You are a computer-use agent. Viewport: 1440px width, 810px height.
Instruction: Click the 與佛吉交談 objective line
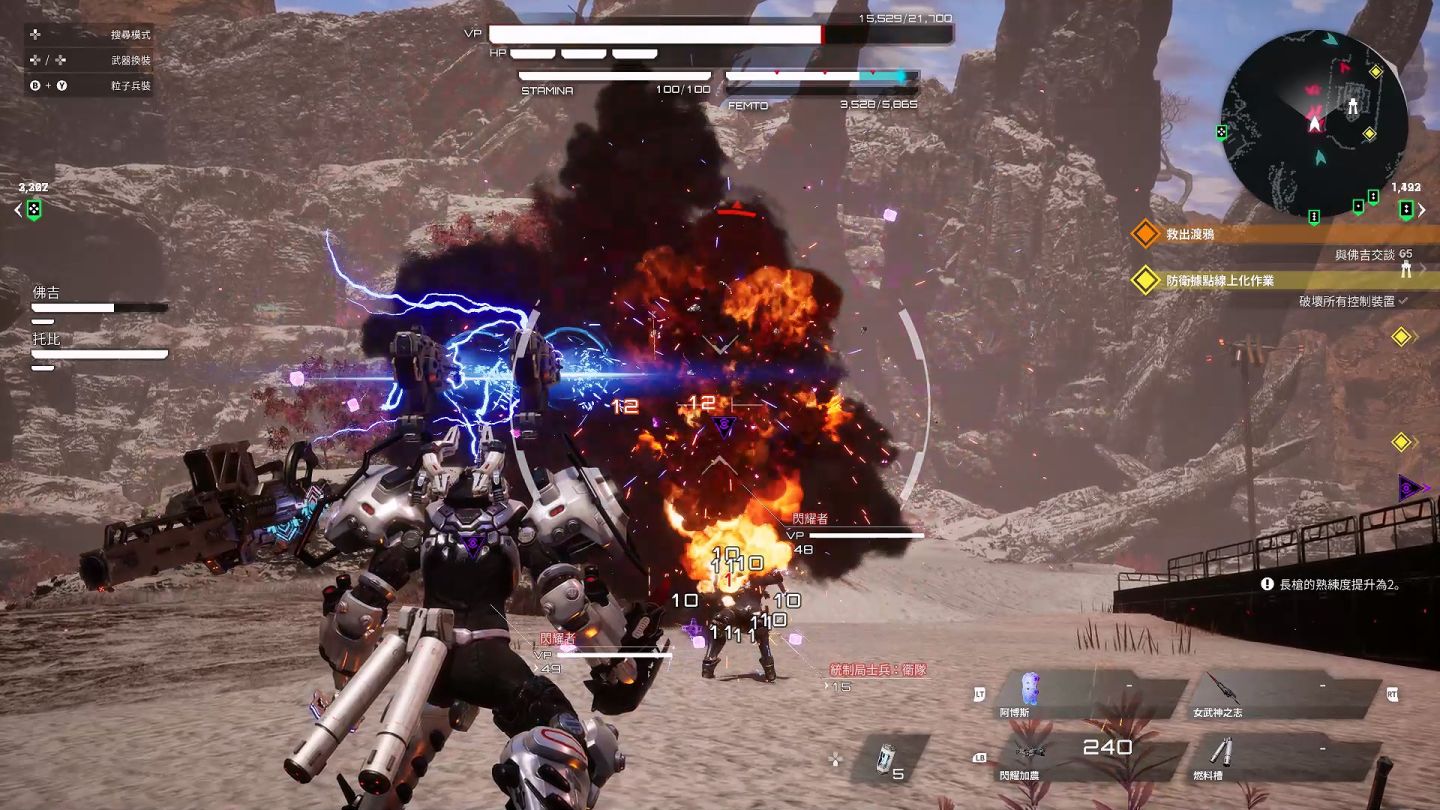click(x=1372, y=255)
